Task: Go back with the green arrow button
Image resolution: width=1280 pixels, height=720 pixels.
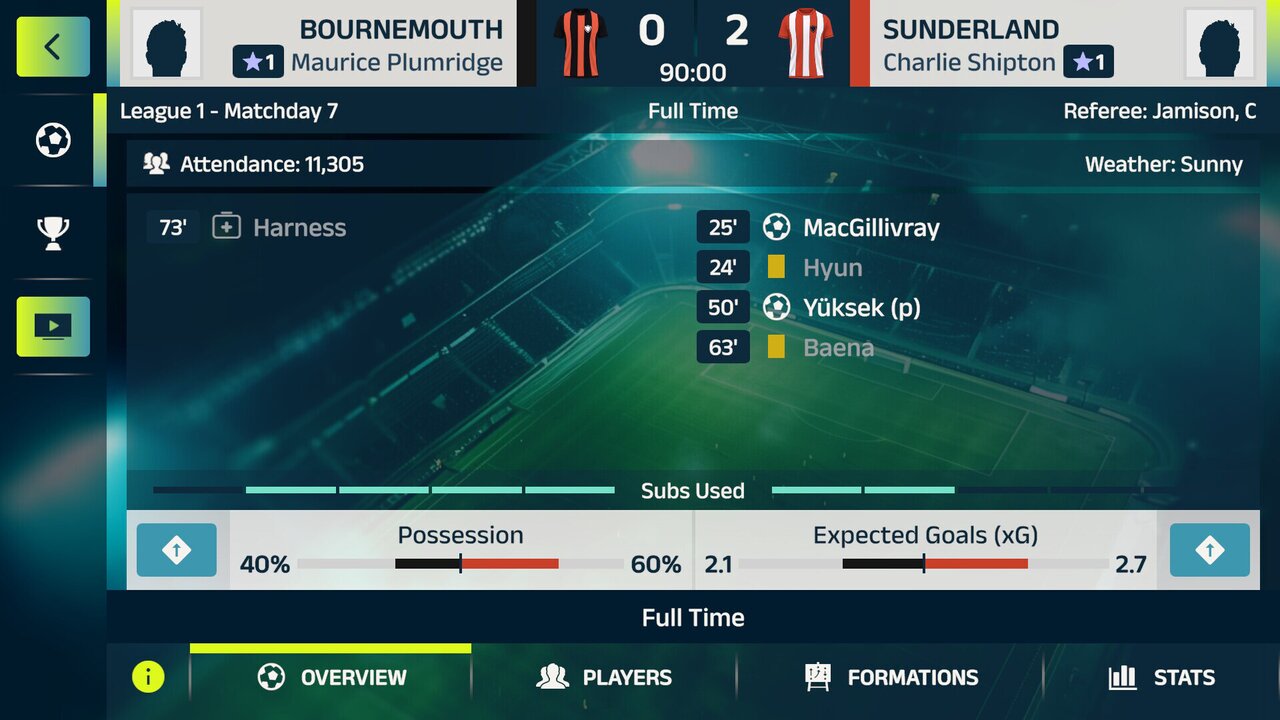Action: (x=53, y=47)
